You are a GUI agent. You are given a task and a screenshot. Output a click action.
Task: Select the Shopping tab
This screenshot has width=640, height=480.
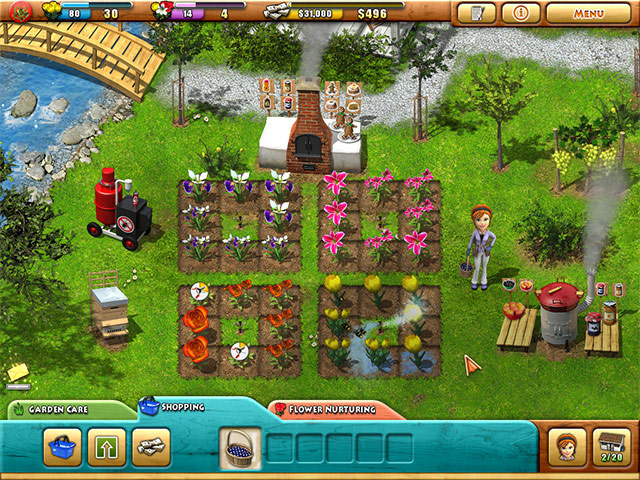coord(178,408)
